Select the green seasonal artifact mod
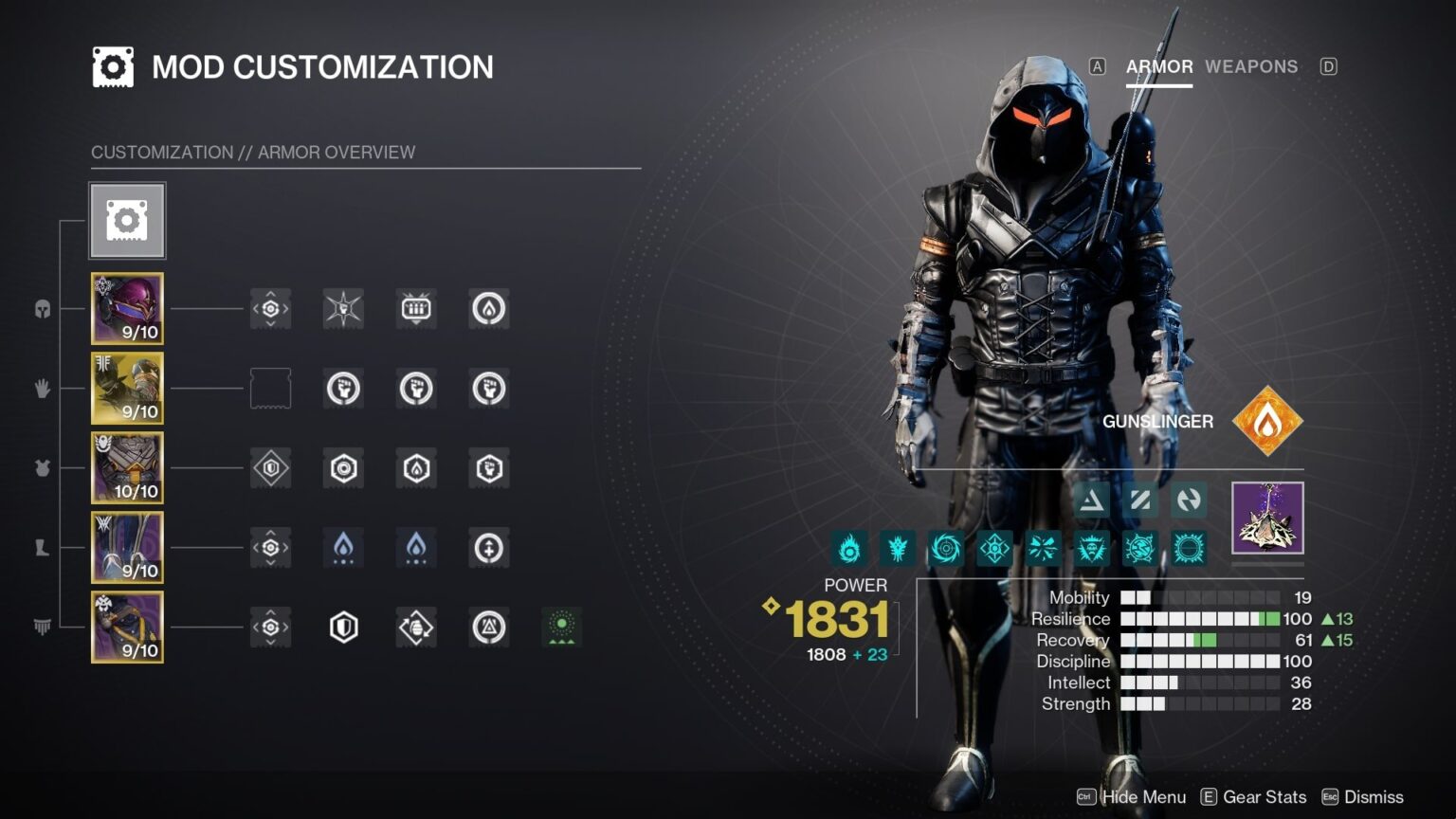 tap(562, 627)
